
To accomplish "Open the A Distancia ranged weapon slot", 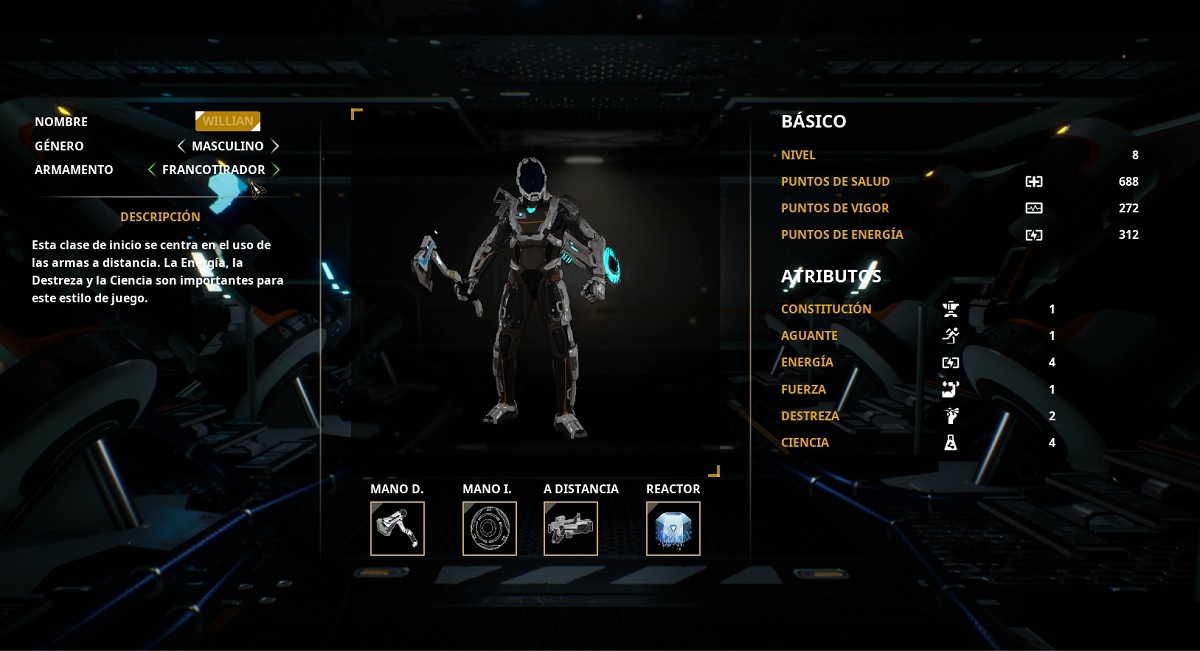I will click(x=571, y=528).
